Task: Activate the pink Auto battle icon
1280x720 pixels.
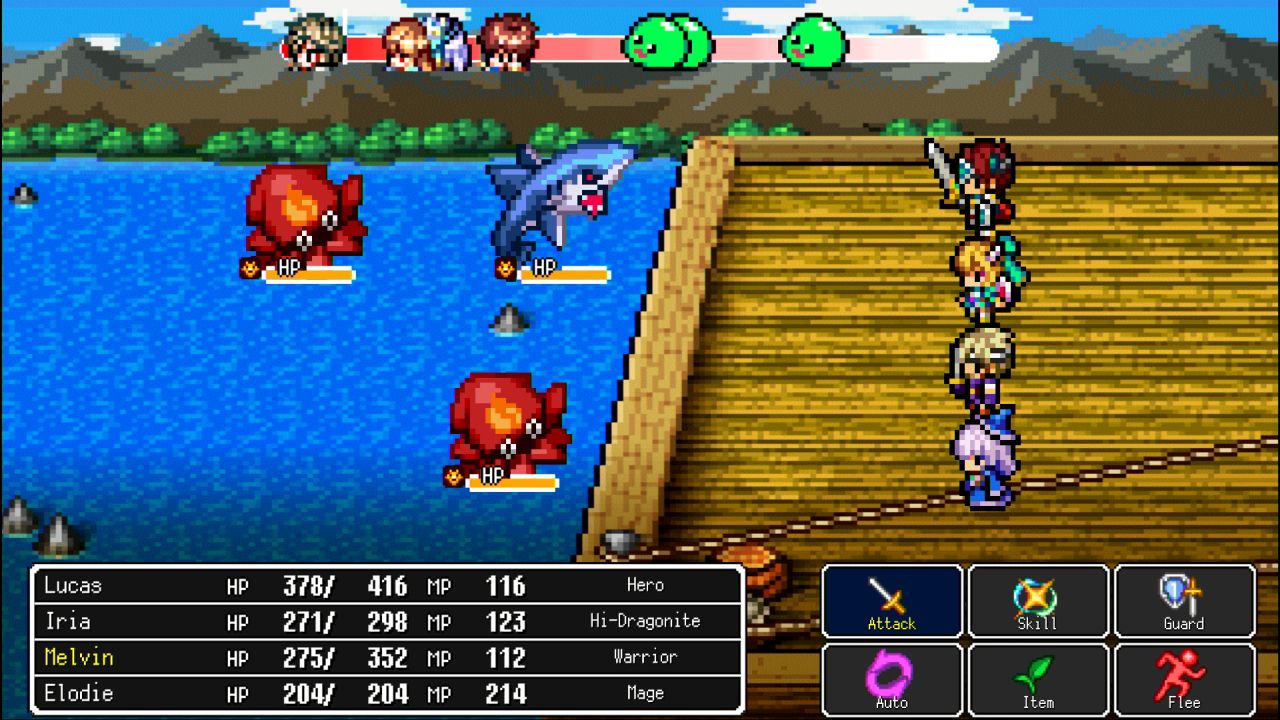Action: 891,678
